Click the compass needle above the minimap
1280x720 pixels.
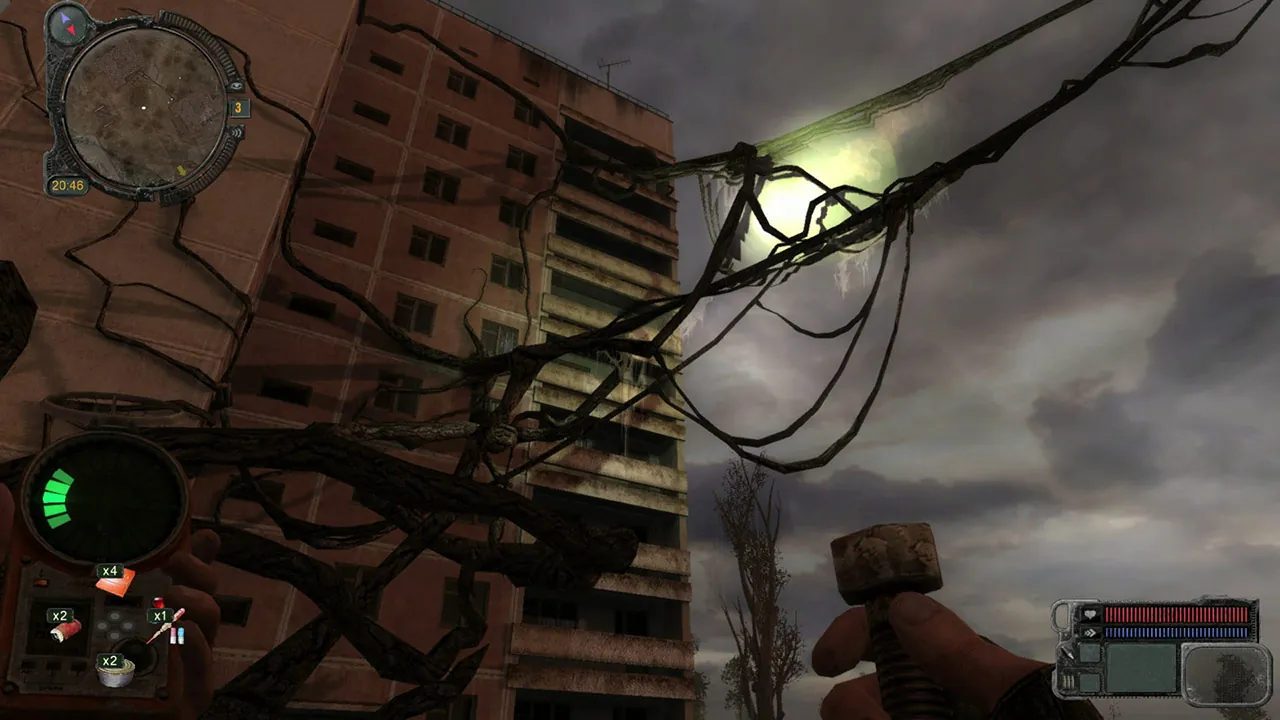pyautogui.click(x=67, y=25)
